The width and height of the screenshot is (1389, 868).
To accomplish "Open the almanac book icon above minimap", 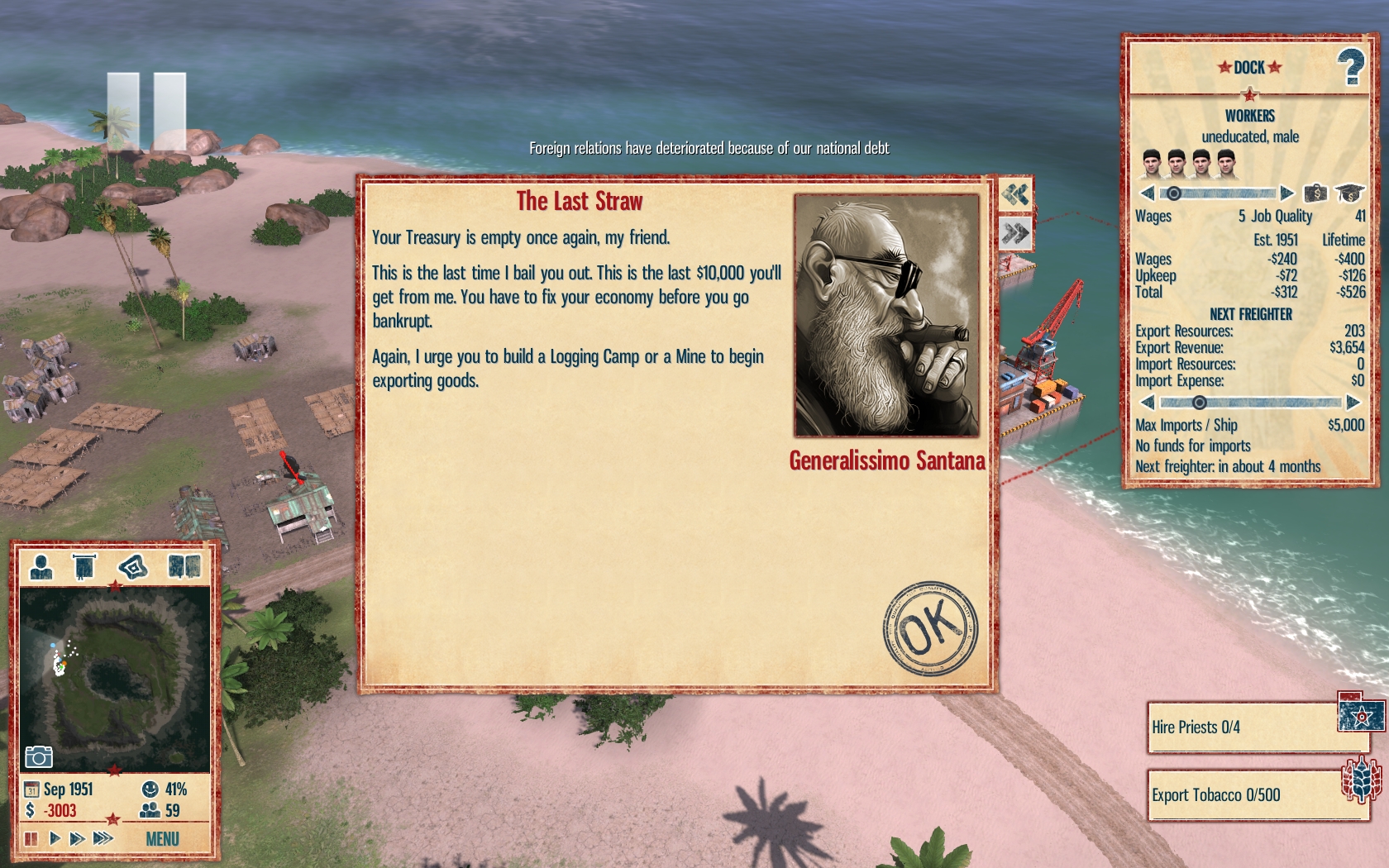I will pyautogui.click(x=184, y=567).
